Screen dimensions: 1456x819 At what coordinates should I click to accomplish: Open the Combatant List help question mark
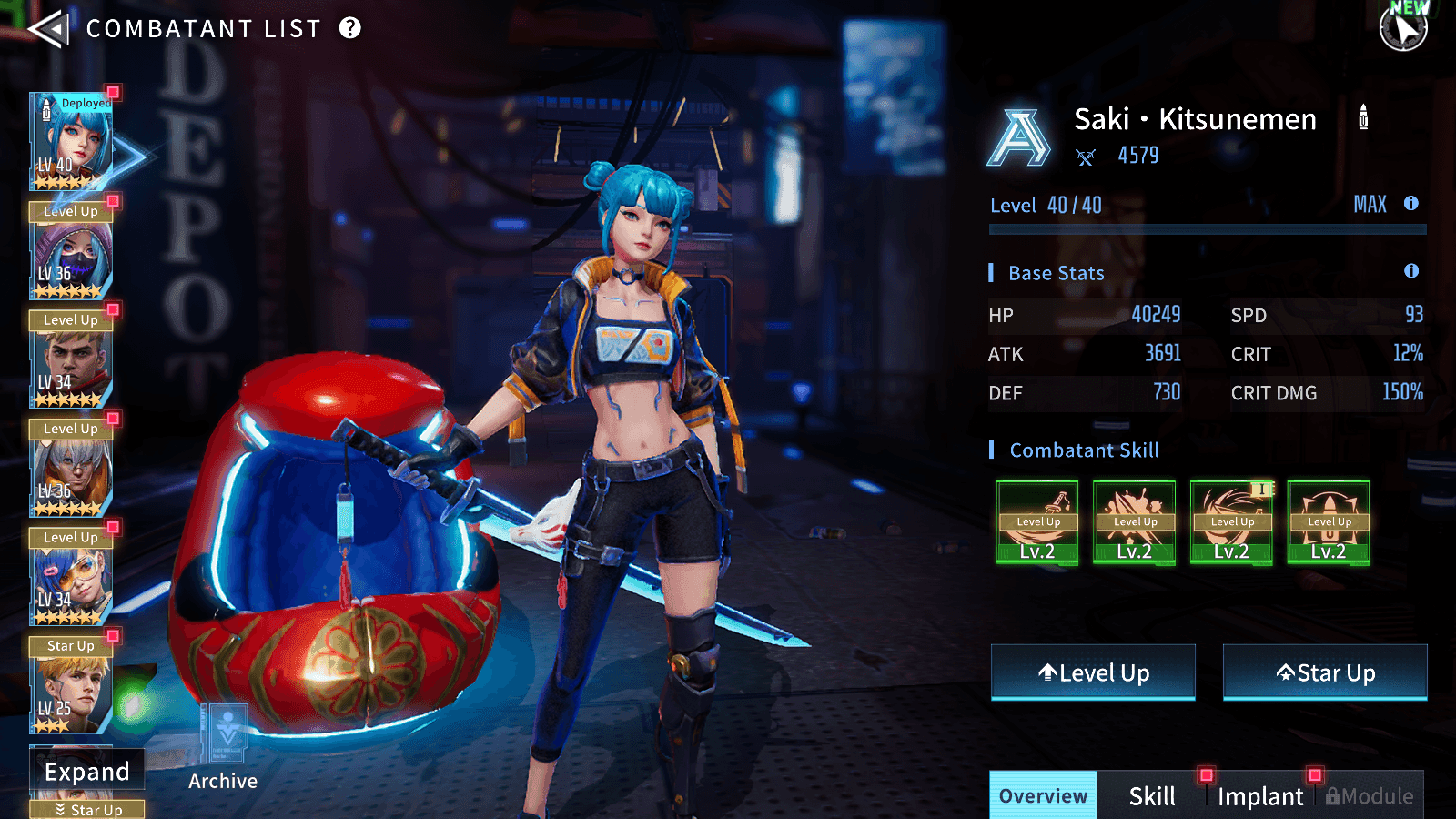[350, 28]
